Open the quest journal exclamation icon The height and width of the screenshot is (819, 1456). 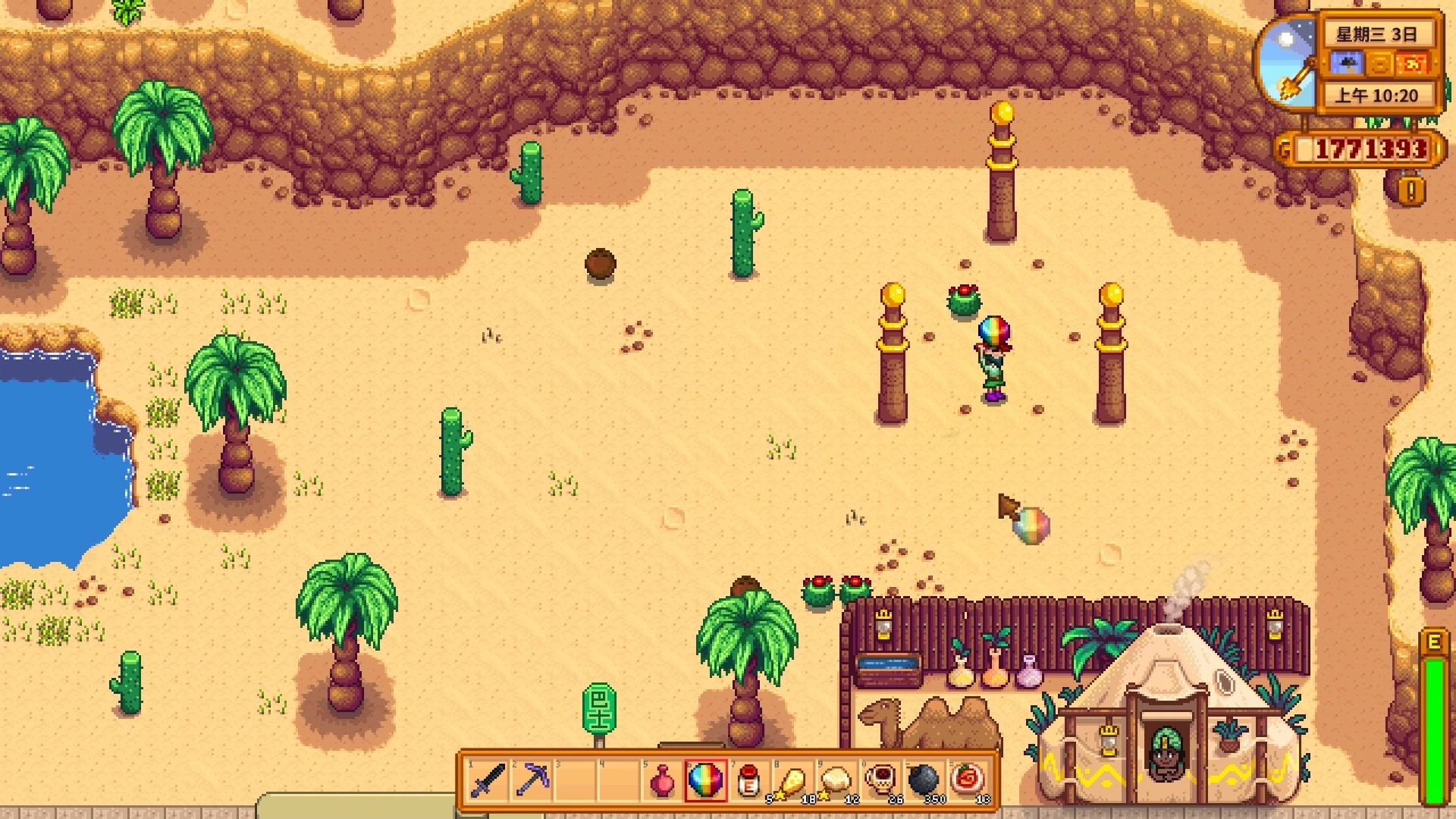pos(1410,190)
